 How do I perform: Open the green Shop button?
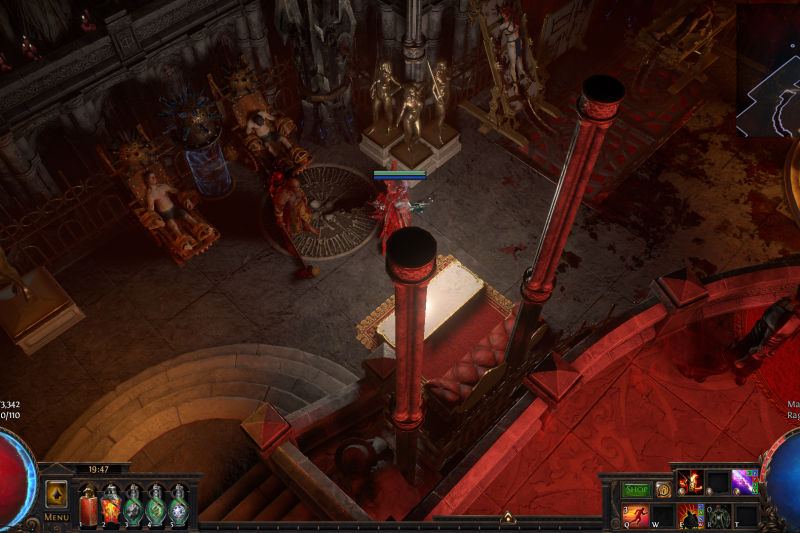click(637, 490)
